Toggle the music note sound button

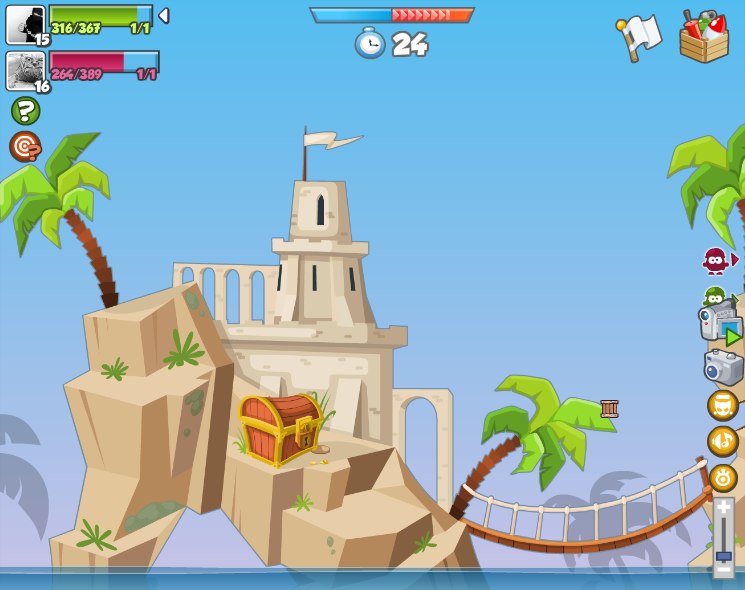coord(722,441)
